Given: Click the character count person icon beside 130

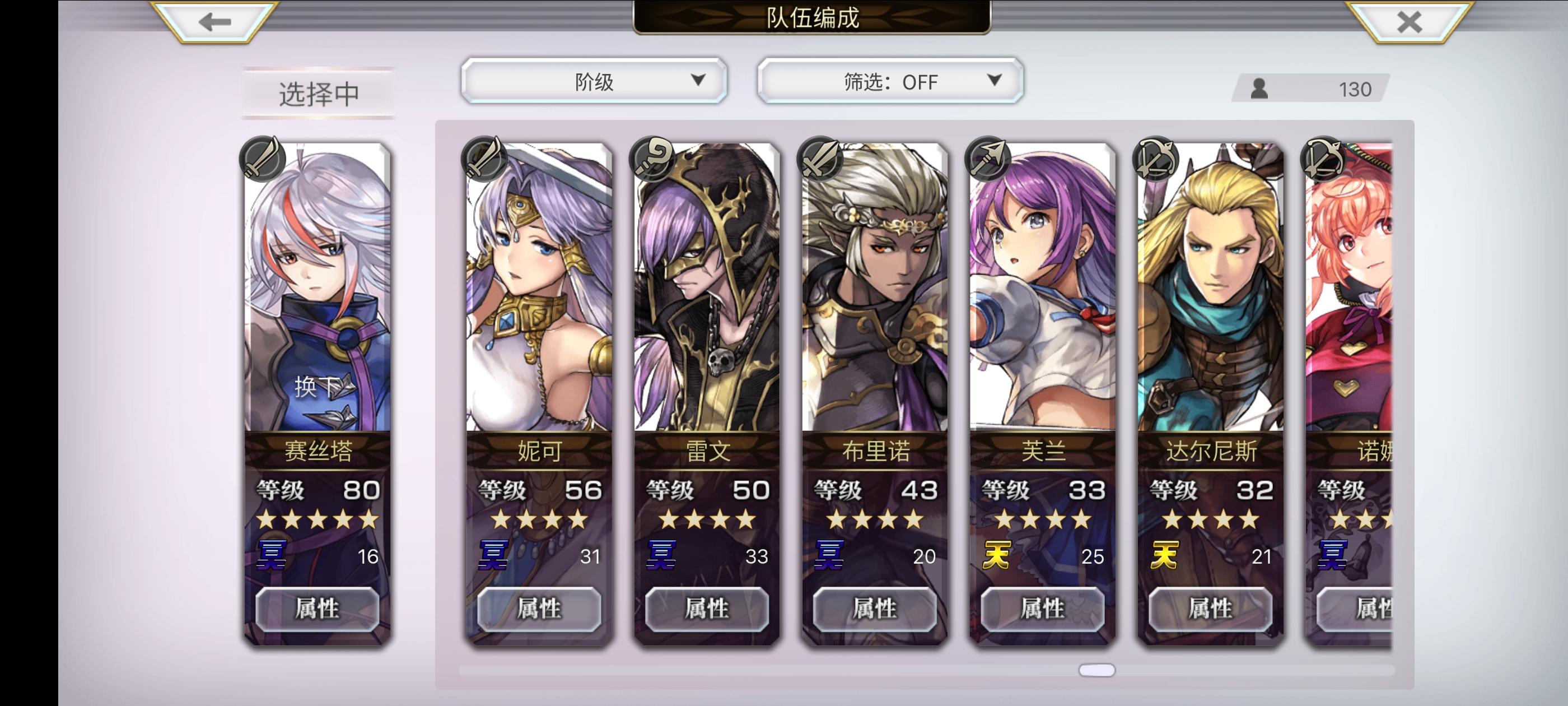Looking at the screenshot, I should pyautogui.click(x=1259, y=89).
